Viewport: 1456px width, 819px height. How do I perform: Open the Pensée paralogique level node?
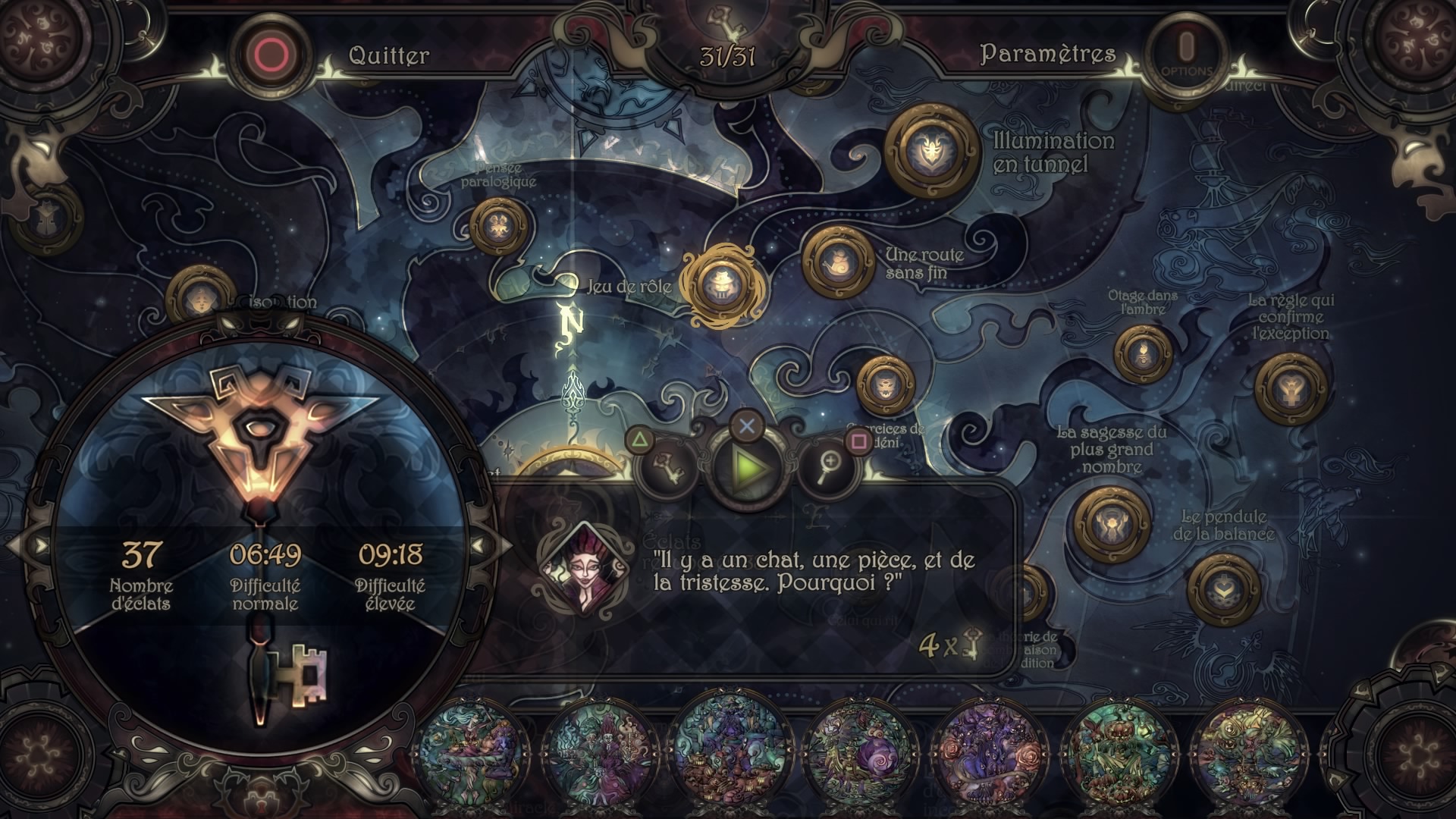click(x=498, y=225)
